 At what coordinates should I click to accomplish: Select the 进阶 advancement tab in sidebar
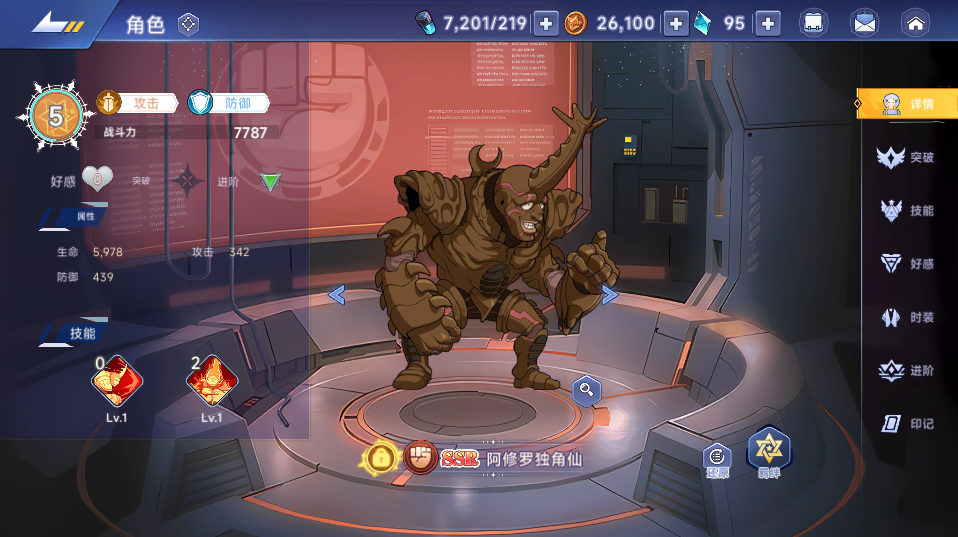(x=908, y=371)
